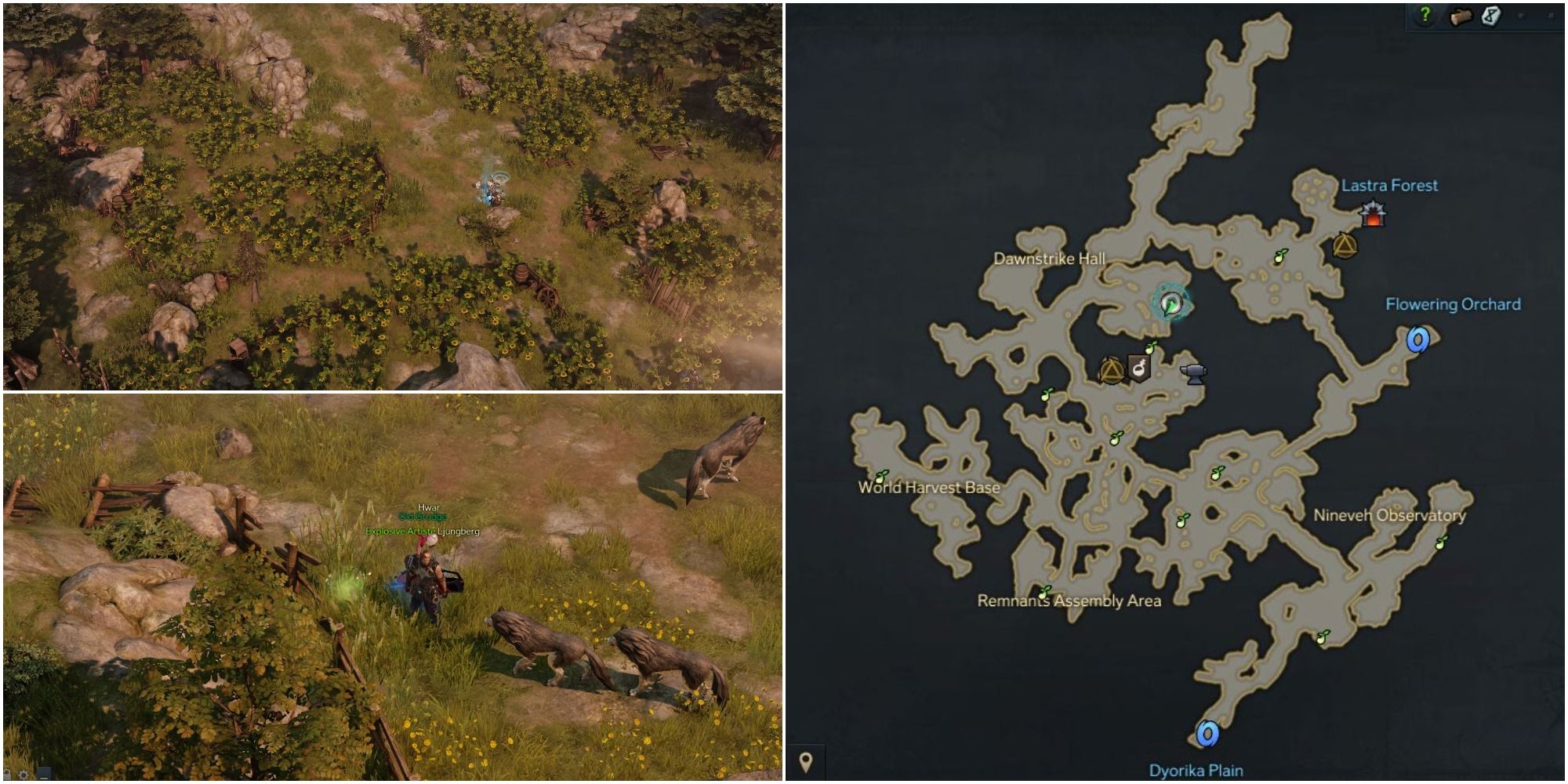
Task: Click the red dungeon entrance icon at Lastra Forest
Action: click(x=1374, y=212)
